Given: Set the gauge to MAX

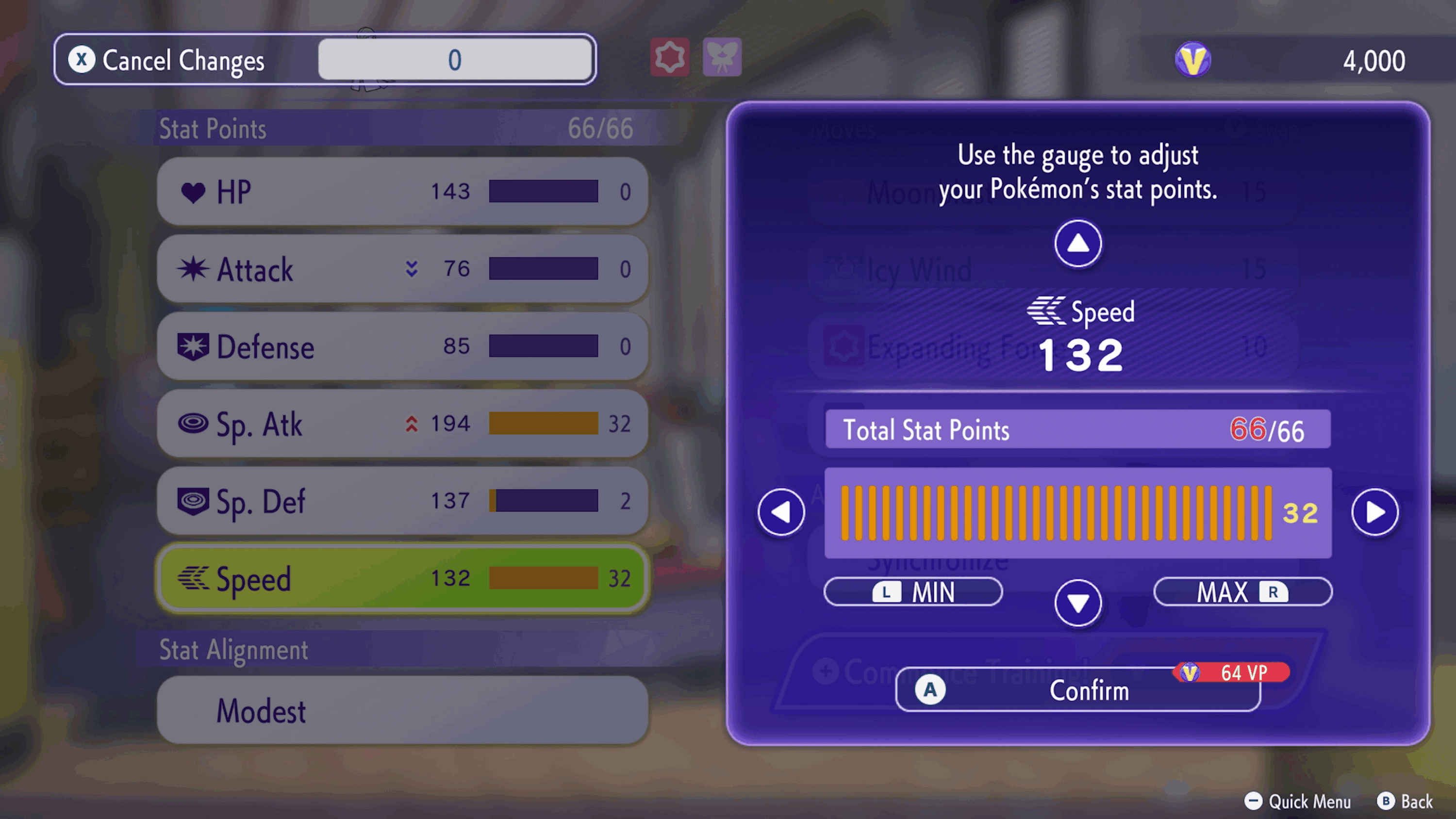Looking at the screenshot, I should [1242, 592].
